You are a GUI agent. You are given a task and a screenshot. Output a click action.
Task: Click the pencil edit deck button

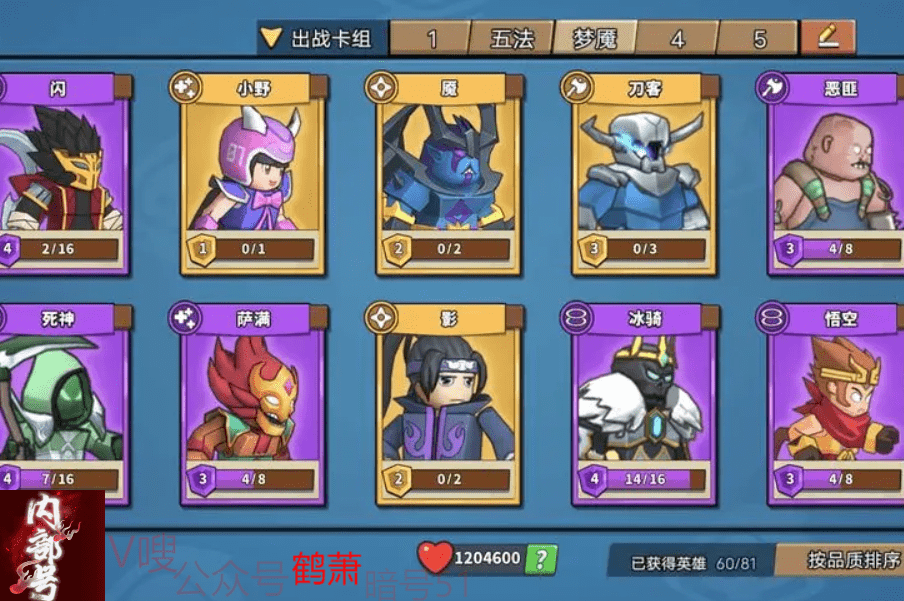(827, 38)
